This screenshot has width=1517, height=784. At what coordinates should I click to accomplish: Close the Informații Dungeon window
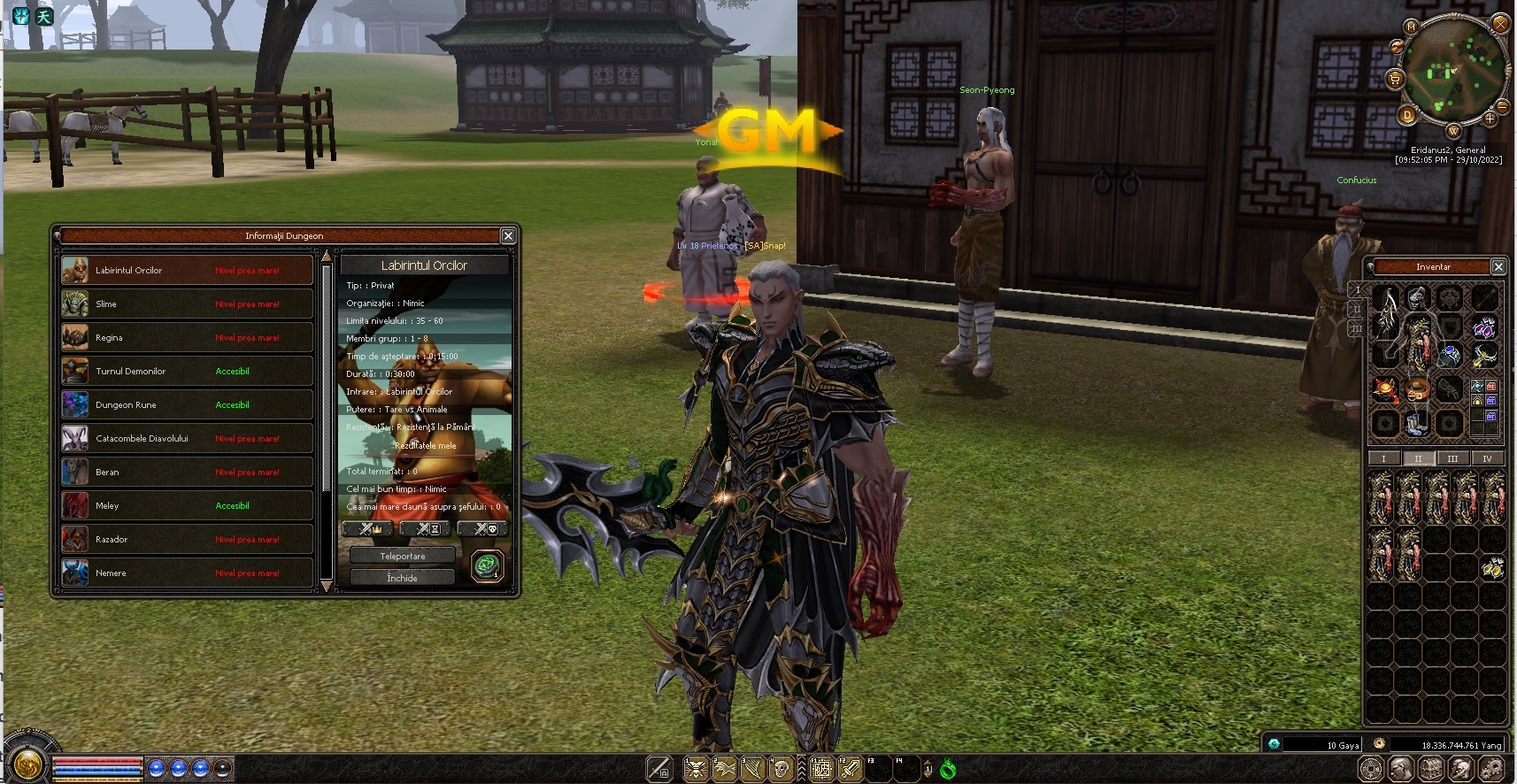(508, 235)
